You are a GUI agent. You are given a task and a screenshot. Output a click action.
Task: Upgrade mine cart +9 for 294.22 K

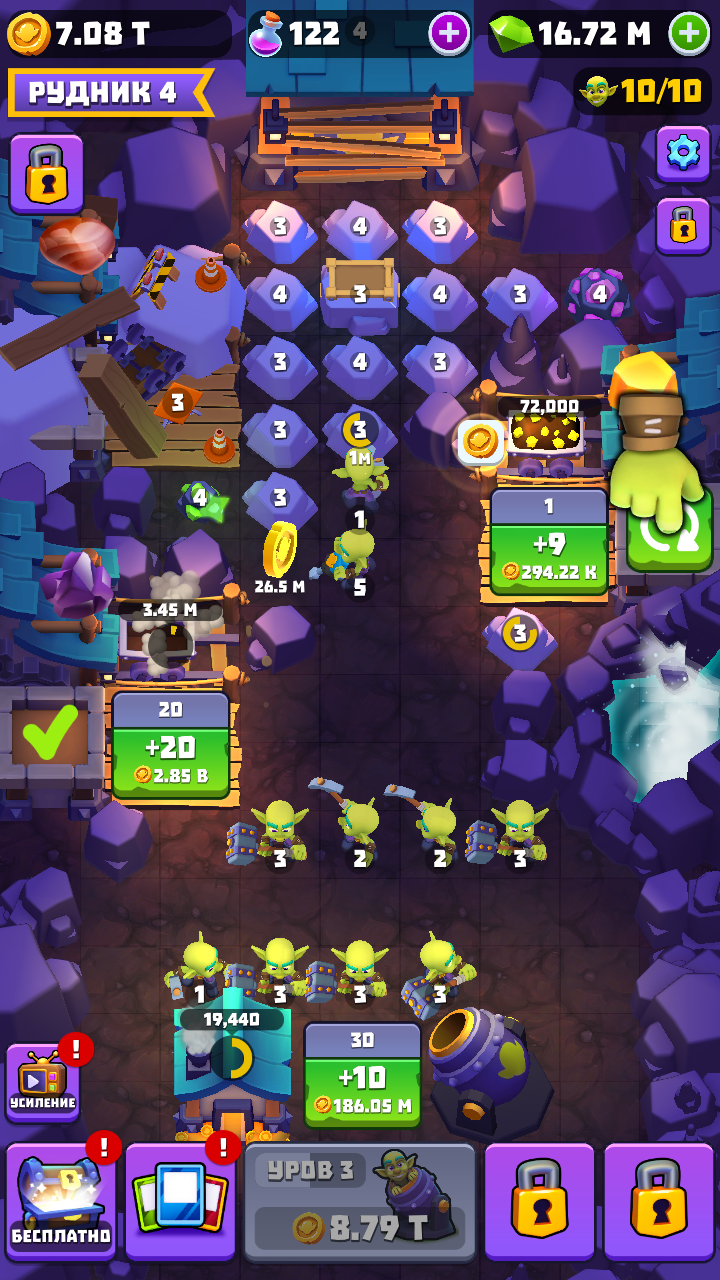549,545
